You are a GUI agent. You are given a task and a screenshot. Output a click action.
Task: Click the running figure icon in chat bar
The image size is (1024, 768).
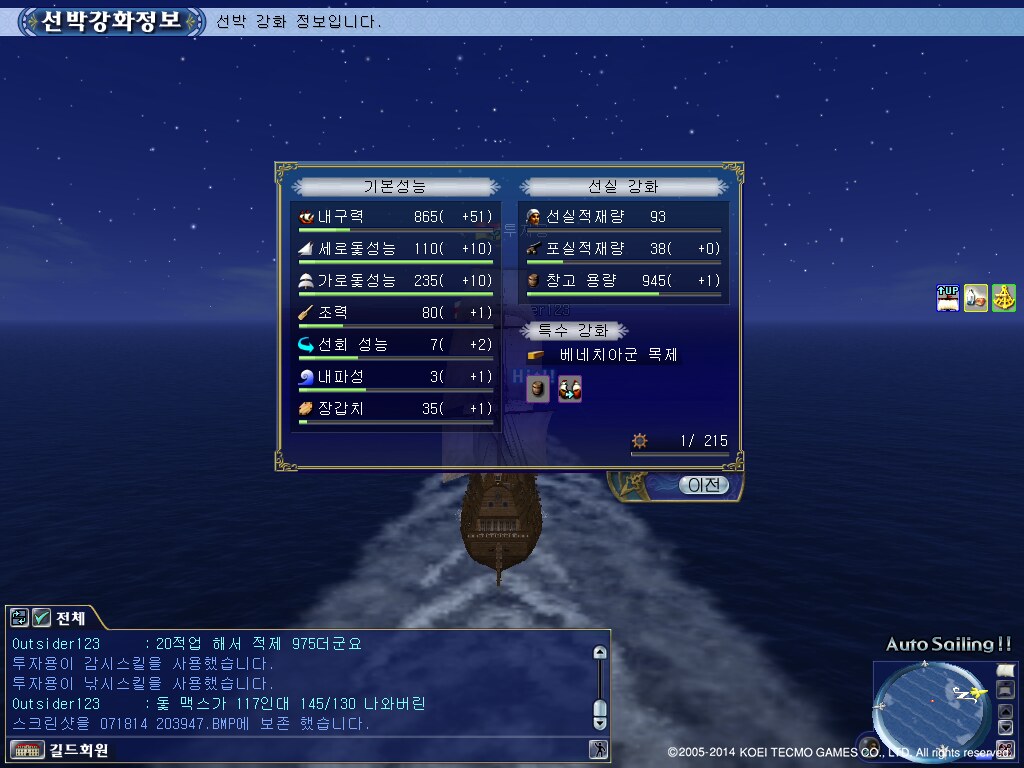(598, 749)
